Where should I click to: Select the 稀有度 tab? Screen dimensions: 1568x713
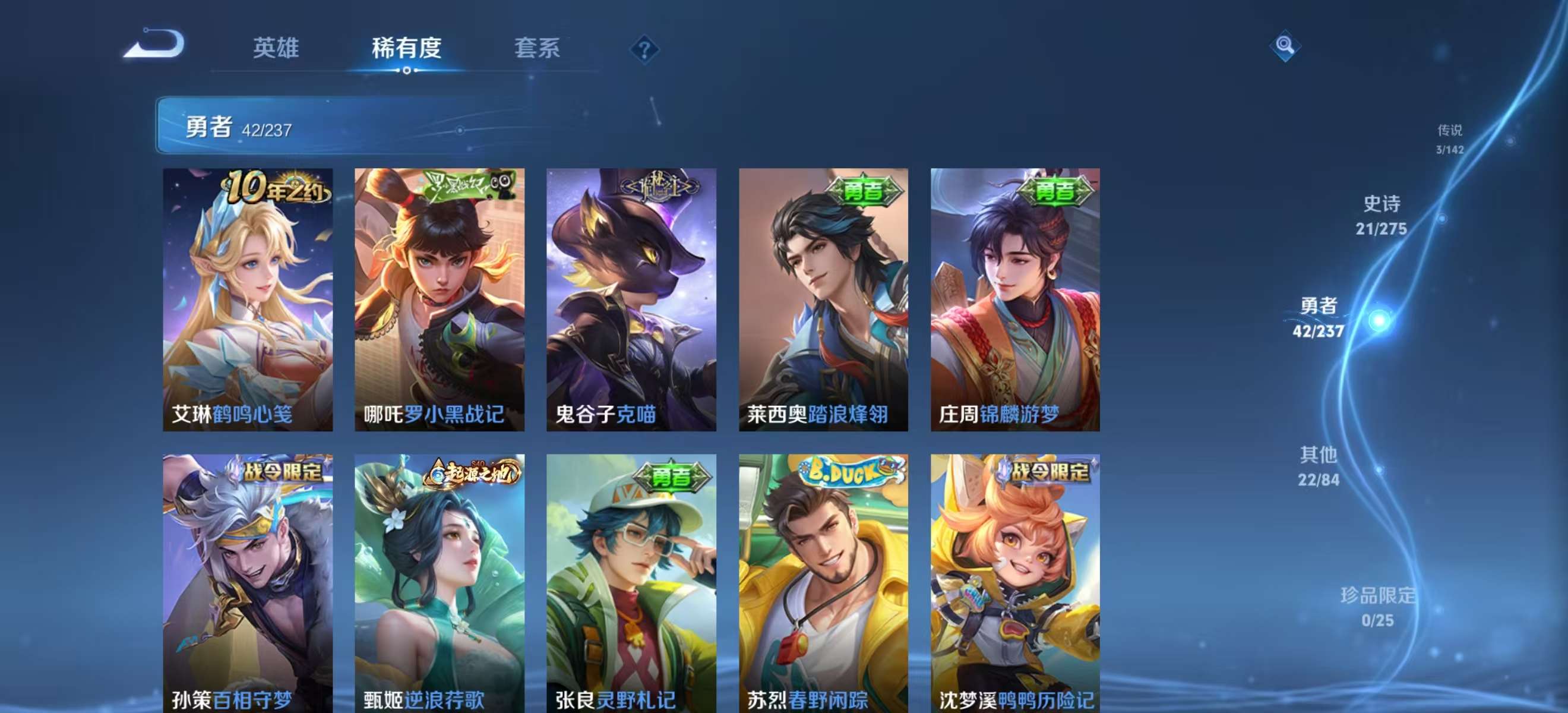click(x=407, y=49)
